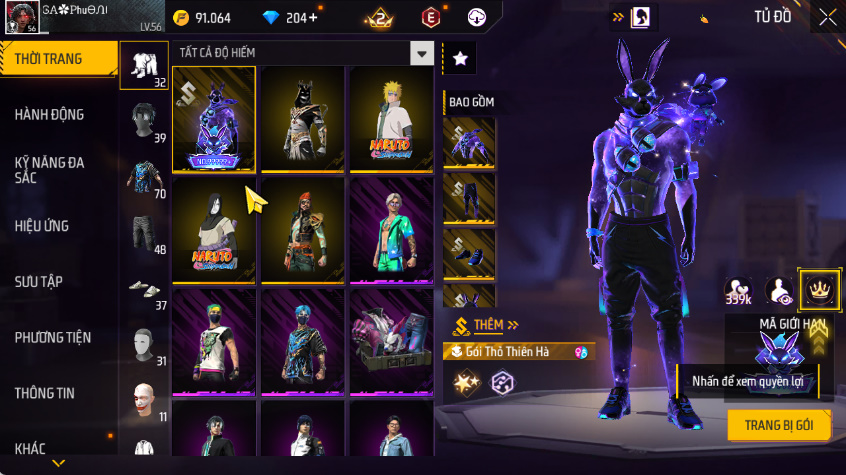
Task: Select the purple galaxy rabbit bundle
Action: click(x=214, y=120)
